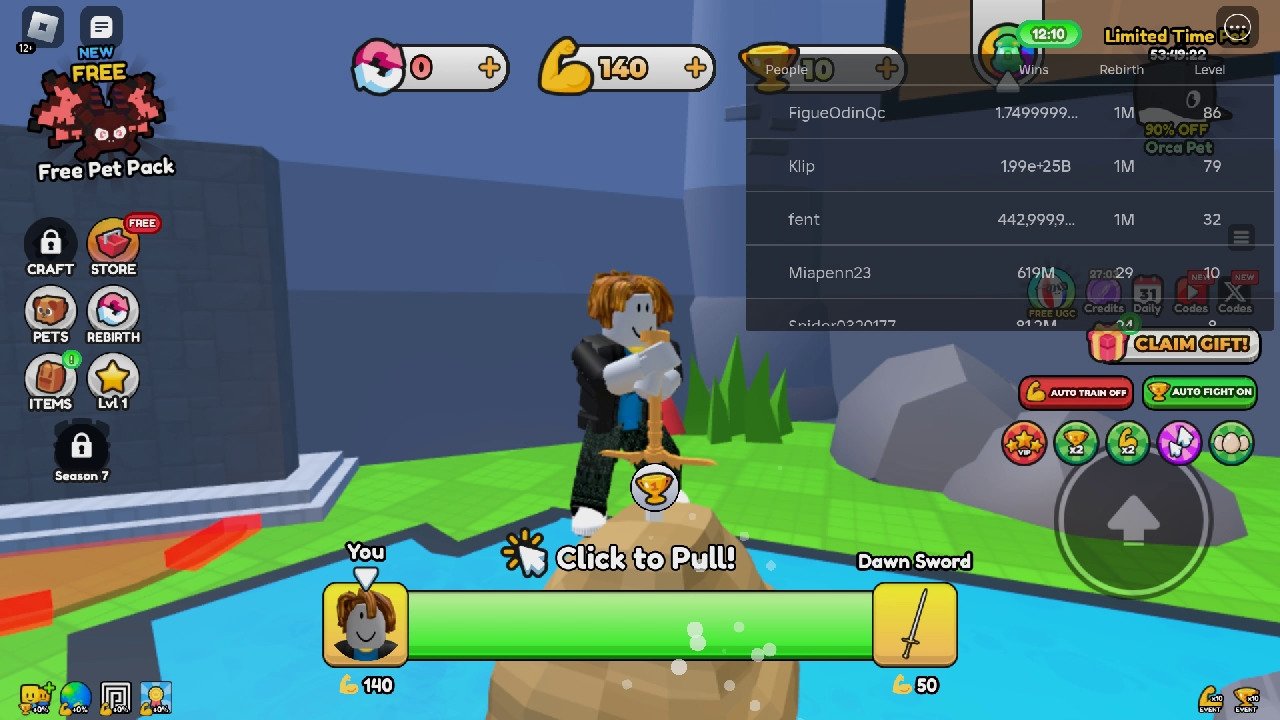The image size is (1280, 720).
Task: Open the top-right emotes menu
Action: pyautogui.click(x=1238, y=29)
